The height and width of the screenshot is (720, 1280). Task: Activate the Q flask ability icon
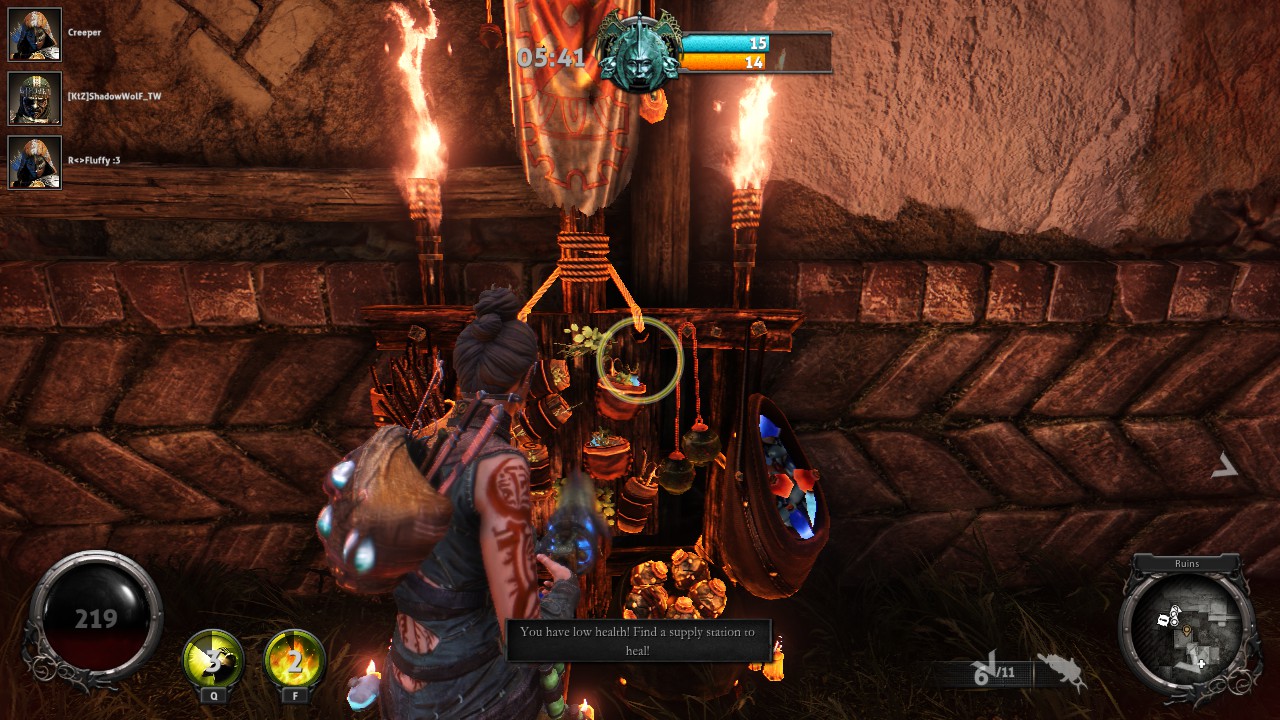pyautogui.click(x=214, y=658)
